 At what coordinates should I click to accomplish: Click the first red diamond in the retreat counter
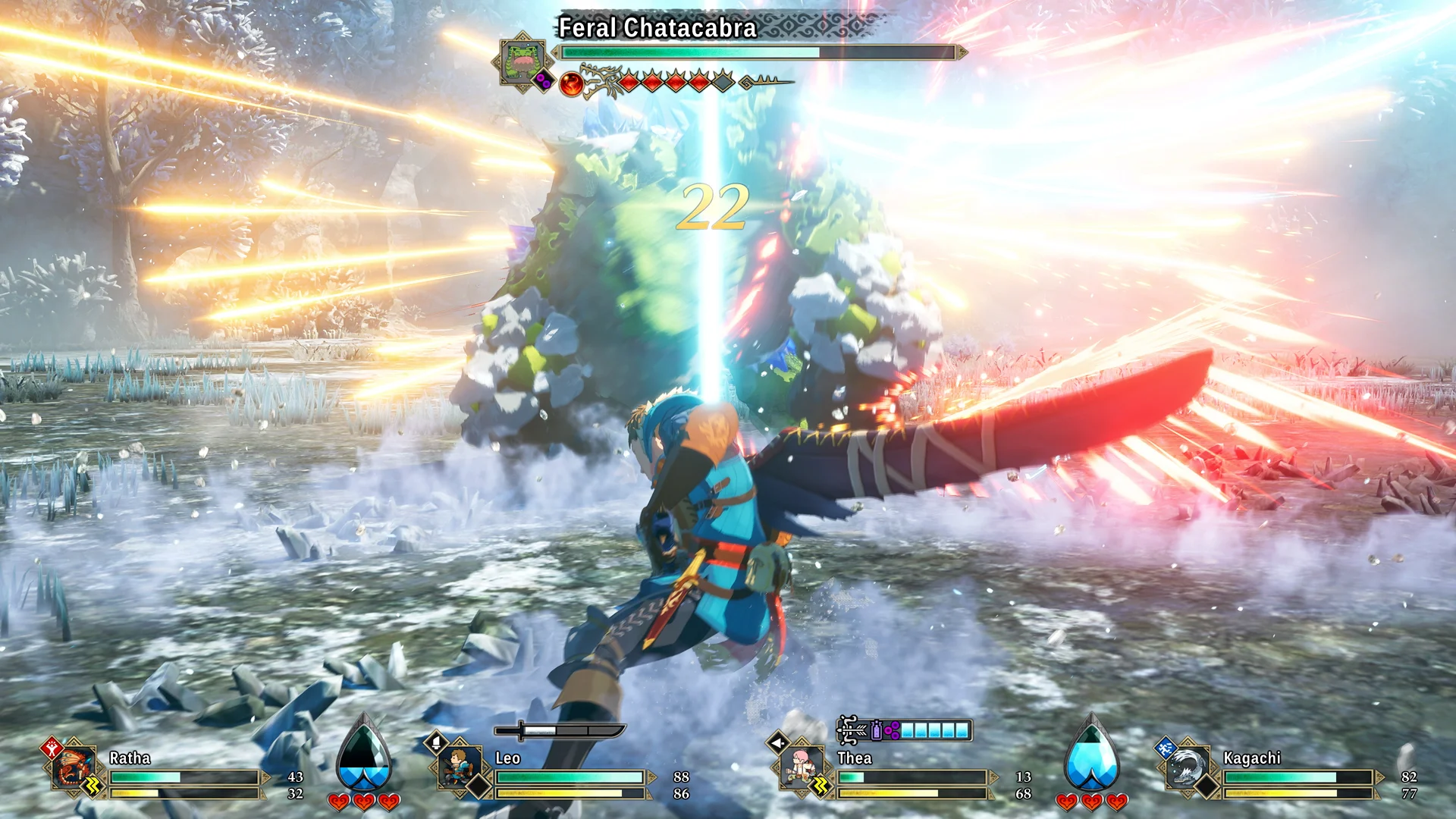coord(629,81)
